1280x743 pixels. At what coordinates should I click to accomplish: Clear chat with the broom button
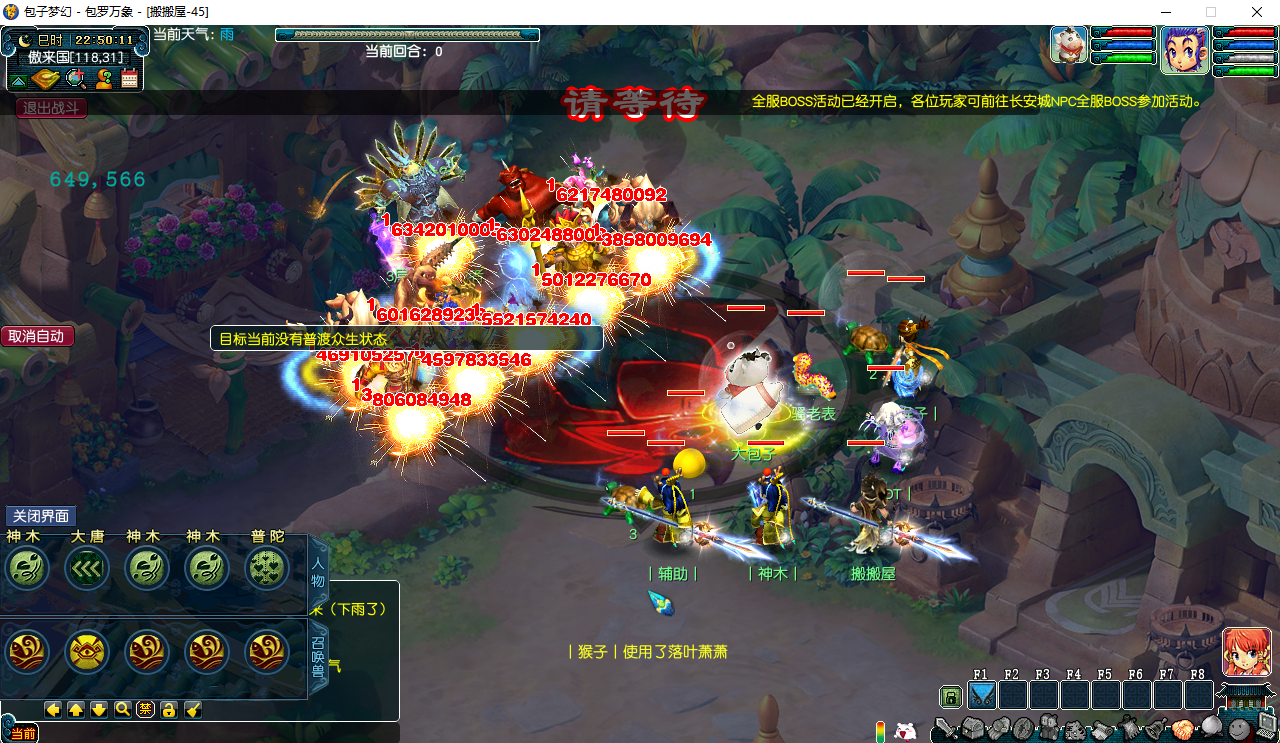tap(193, 709)
